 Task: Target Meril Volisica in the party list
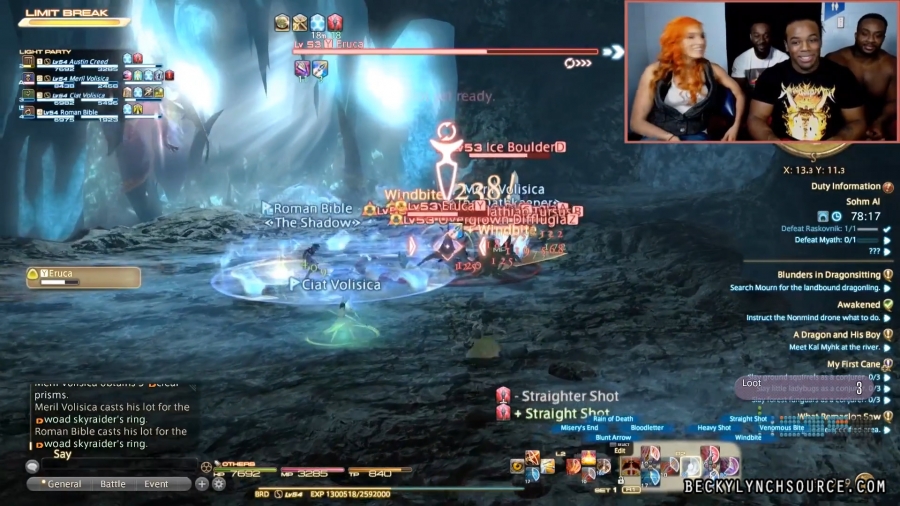click(x=82, y=78)
